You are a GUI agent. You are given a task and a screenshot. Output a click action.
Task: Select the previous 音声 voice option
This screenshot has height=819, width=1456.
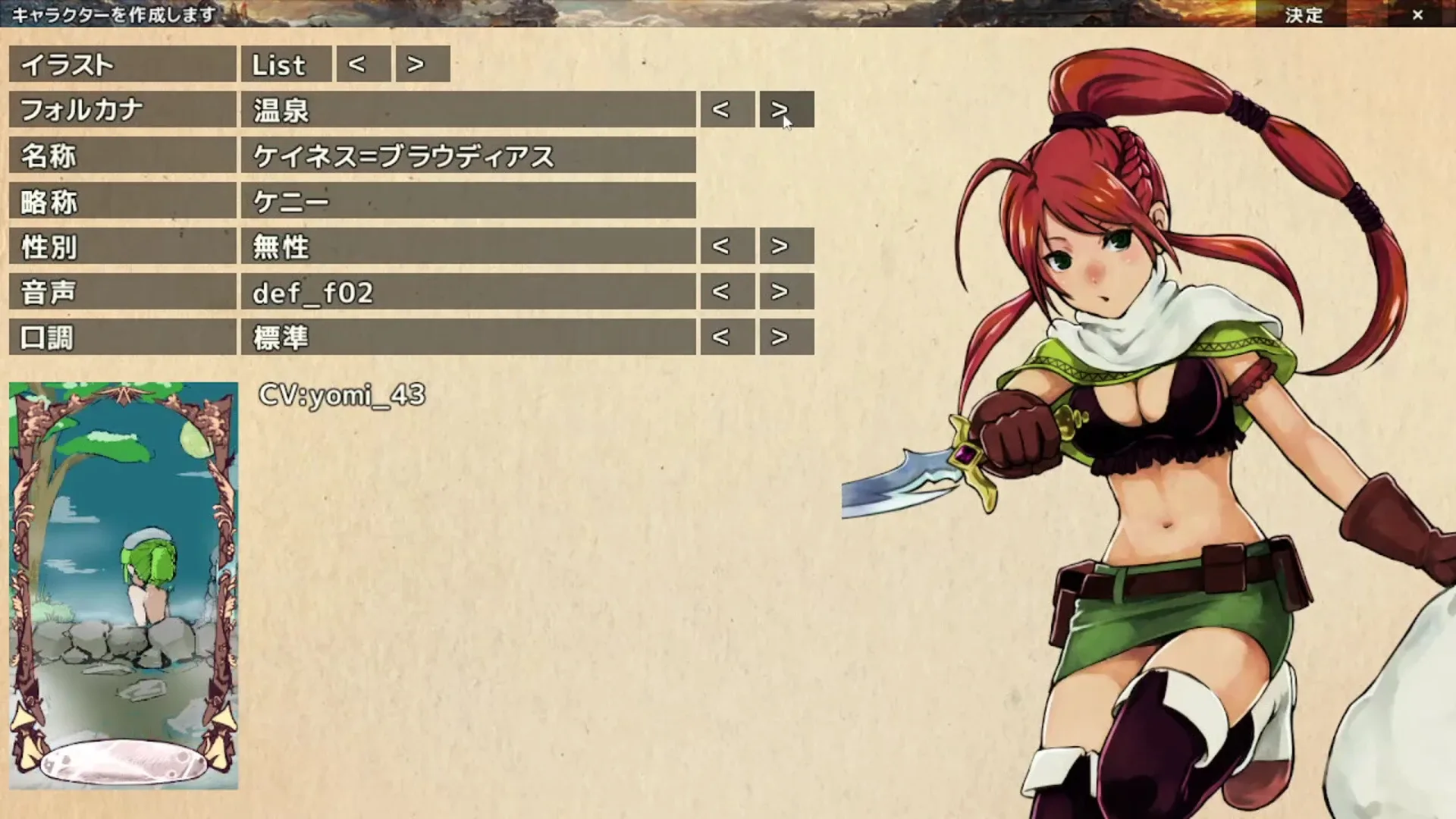click(726, 291)
